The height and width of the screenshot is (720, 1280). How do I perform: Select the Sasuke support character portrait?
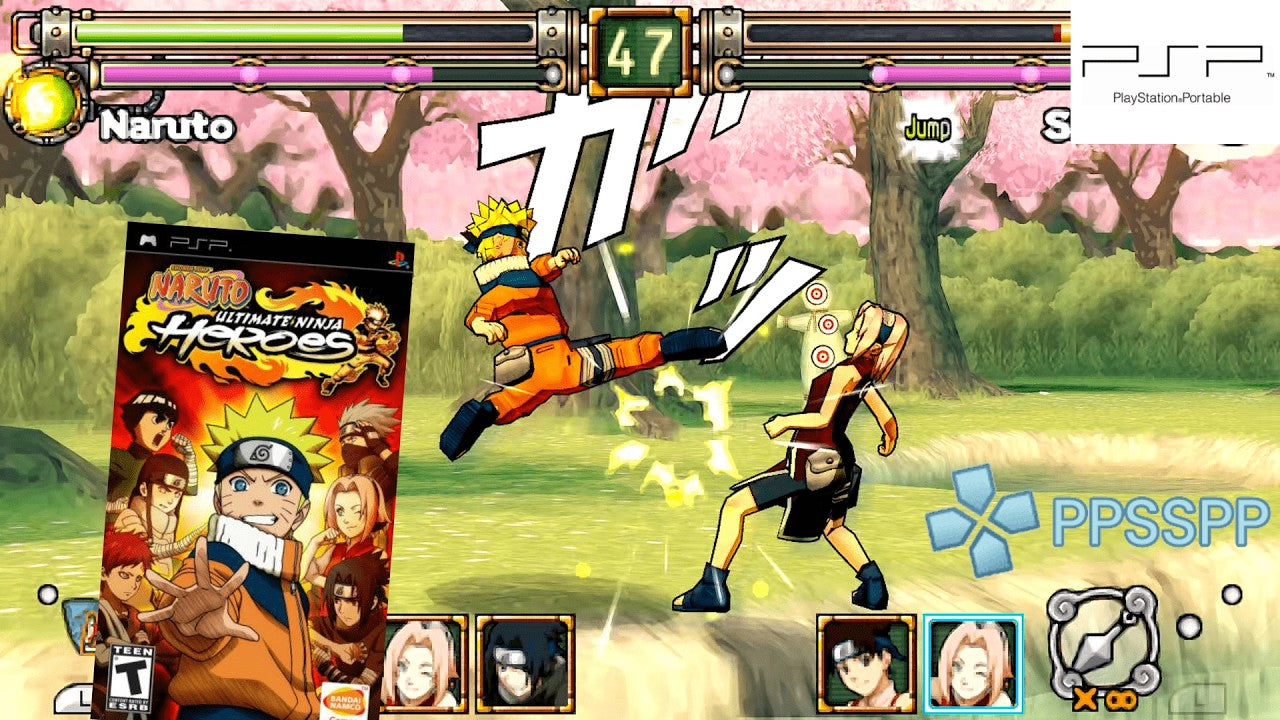pyautogui.click(x=525, y=663)
